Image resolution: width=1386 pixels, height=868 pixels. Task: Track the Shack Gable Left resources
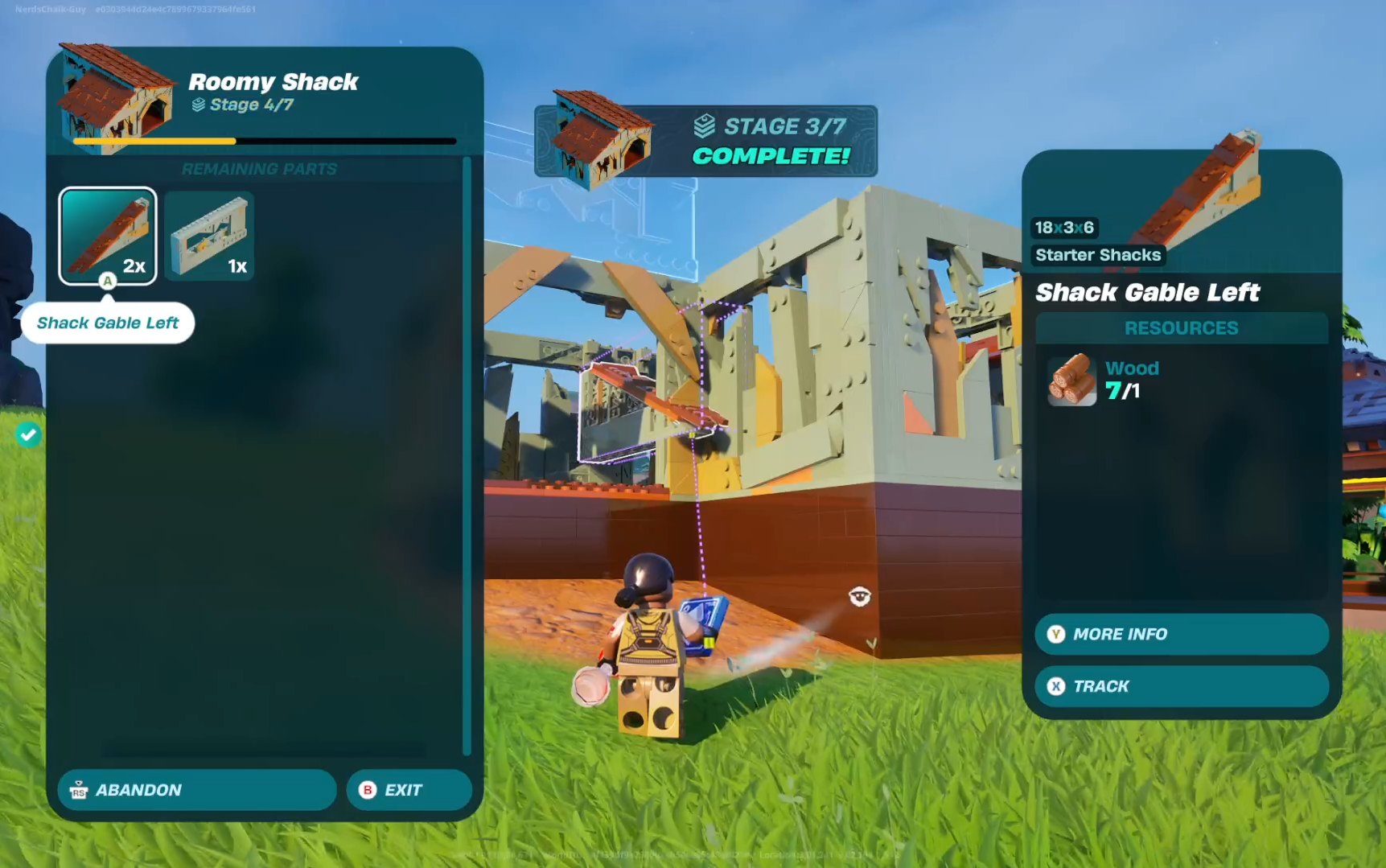tap(1181, 686)
